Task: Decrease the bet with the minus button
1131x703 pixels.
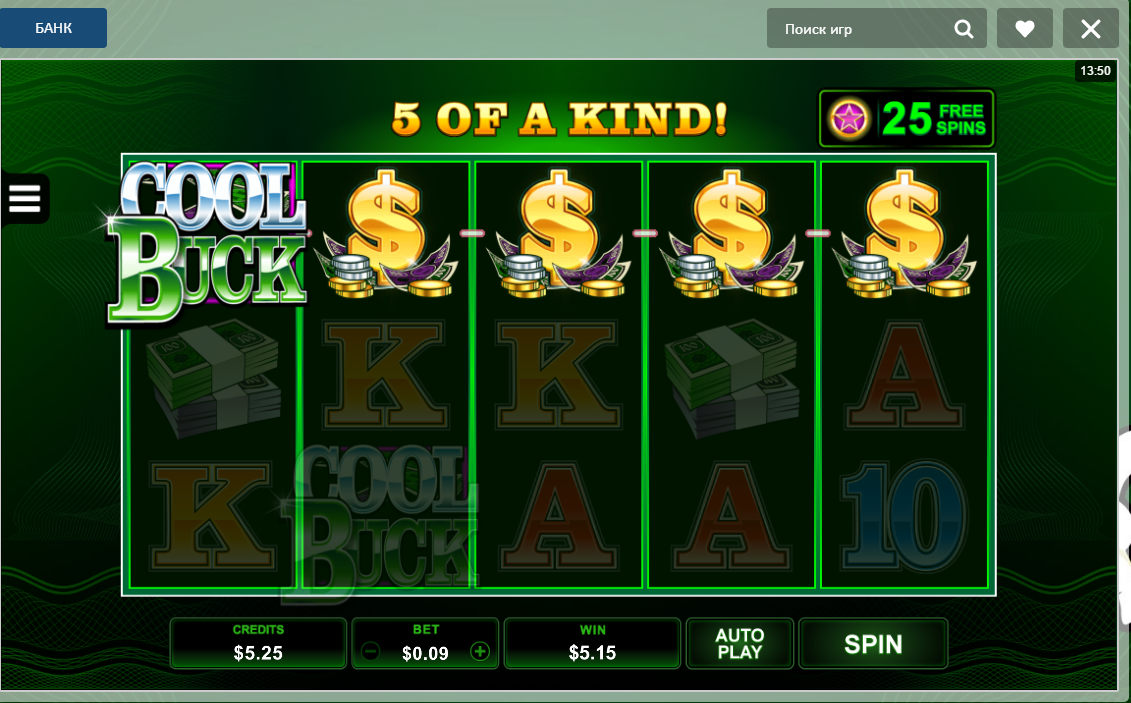Action: tap(370, 652)
